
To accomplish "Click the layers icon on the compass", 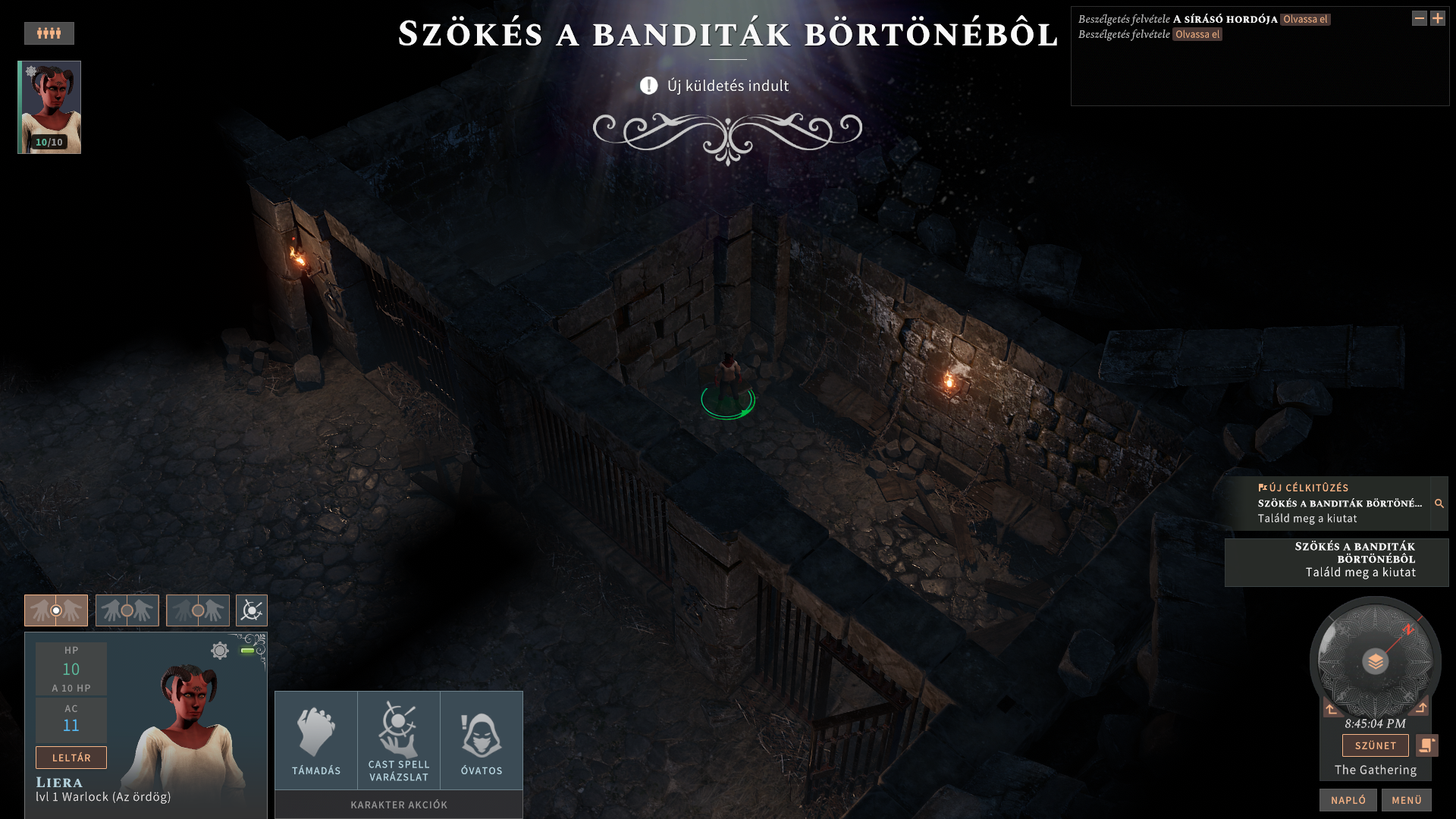I will pos(1375,662).
